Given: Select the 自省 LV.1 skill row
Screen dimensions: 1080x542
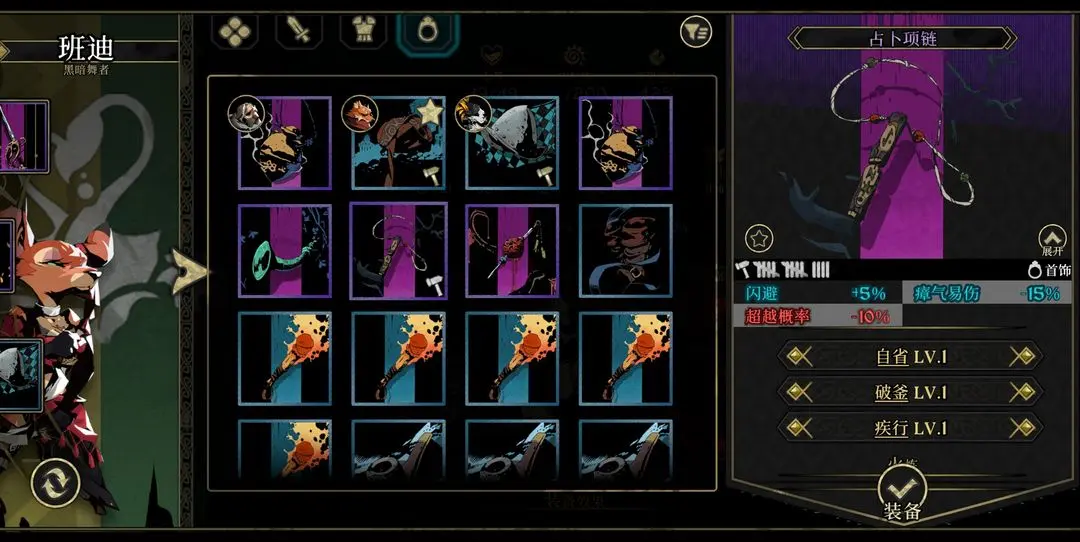Looking at the screenshot, I should (909, 356).
